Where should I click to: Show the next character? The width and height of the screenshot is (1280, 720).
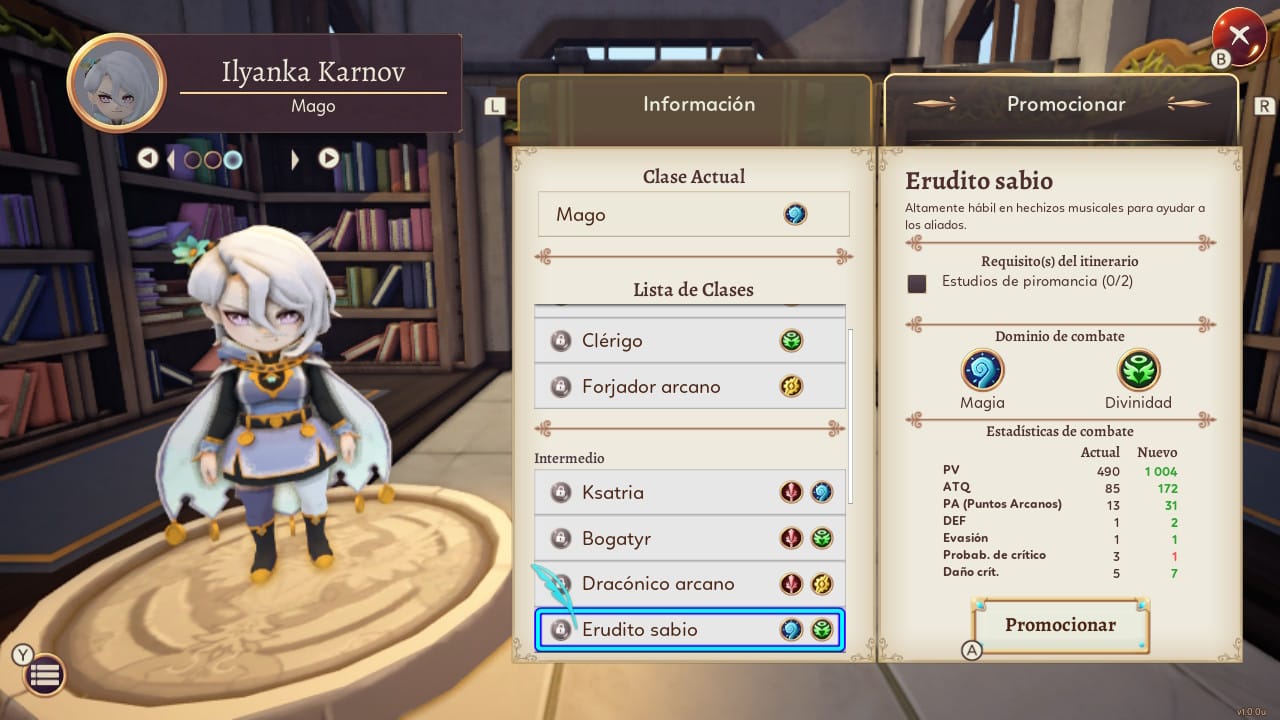tap(328, 158)
